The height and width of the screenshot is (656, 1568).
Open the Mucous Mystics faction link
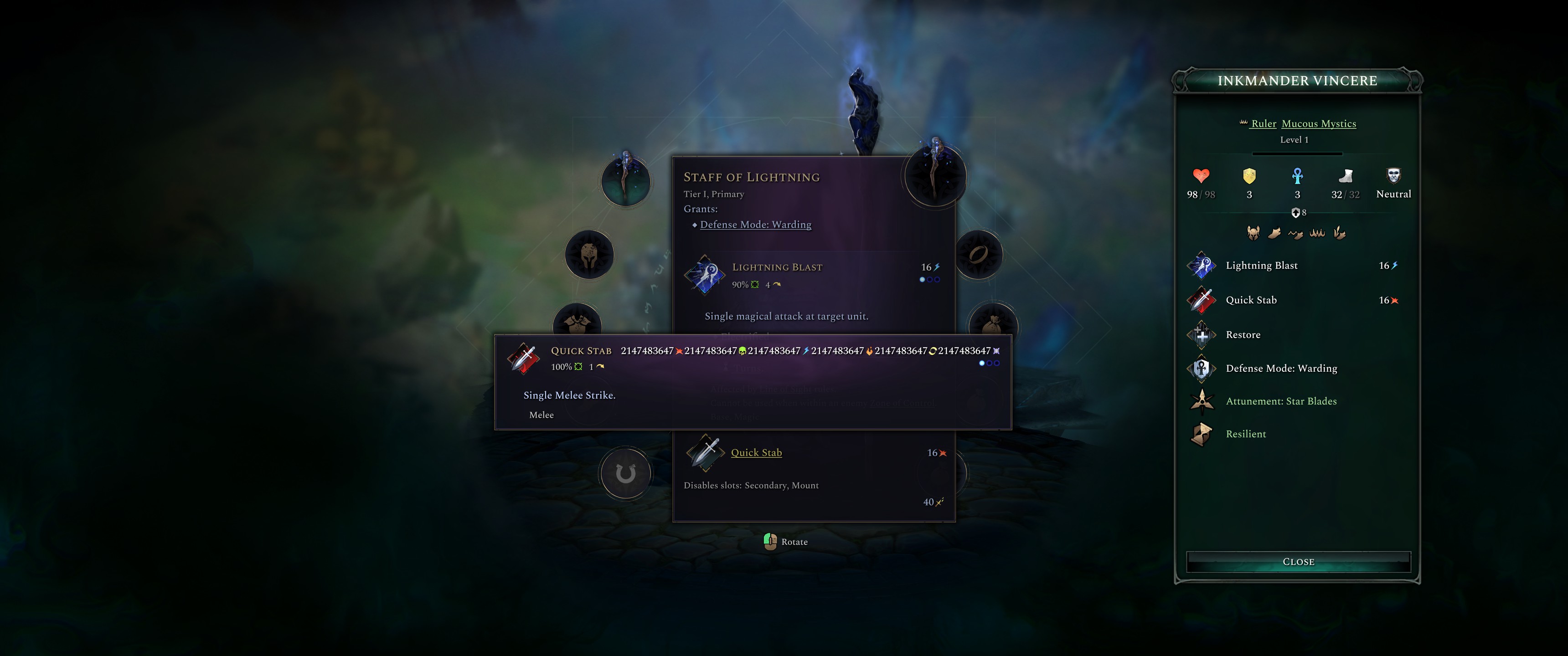point(1319,123)
